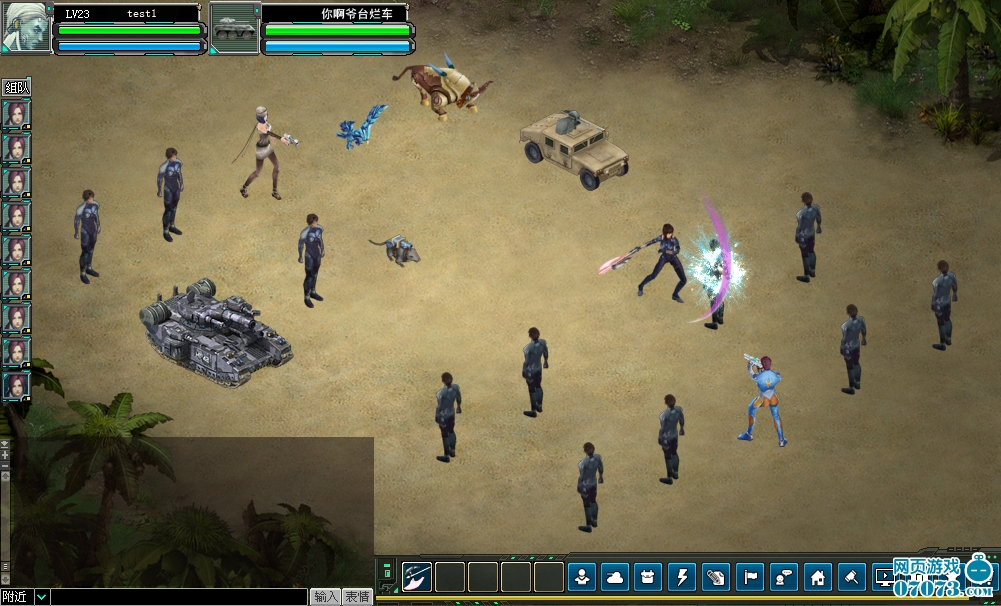
Task: Click the house icon in the toolbar
Action: coord(818,577)
